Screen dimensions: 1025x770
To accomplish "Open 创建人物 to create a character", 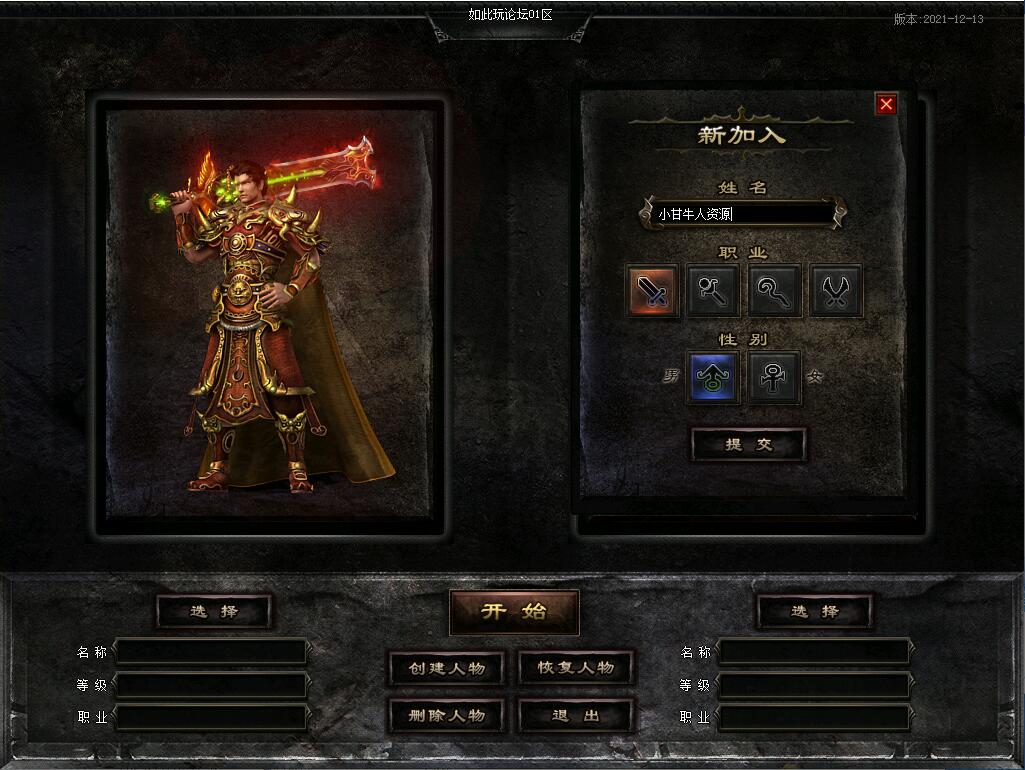I will [x=446, y=668].
